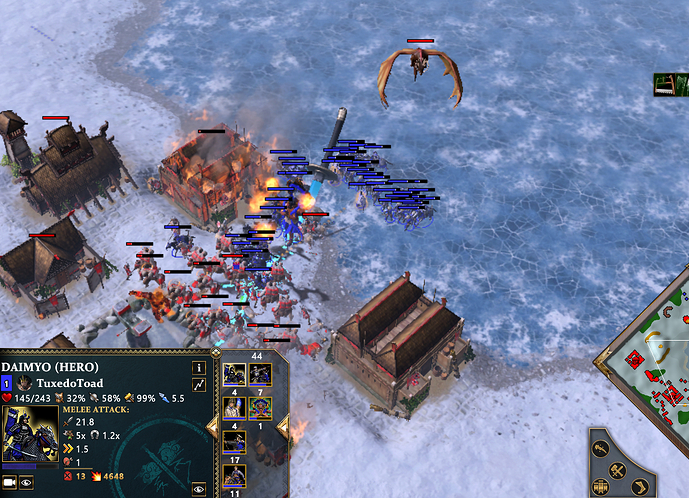The width and height of the screenshot is (689, 498).
Task: Select the pale robed unit icon with count 4
Action: 235,408
